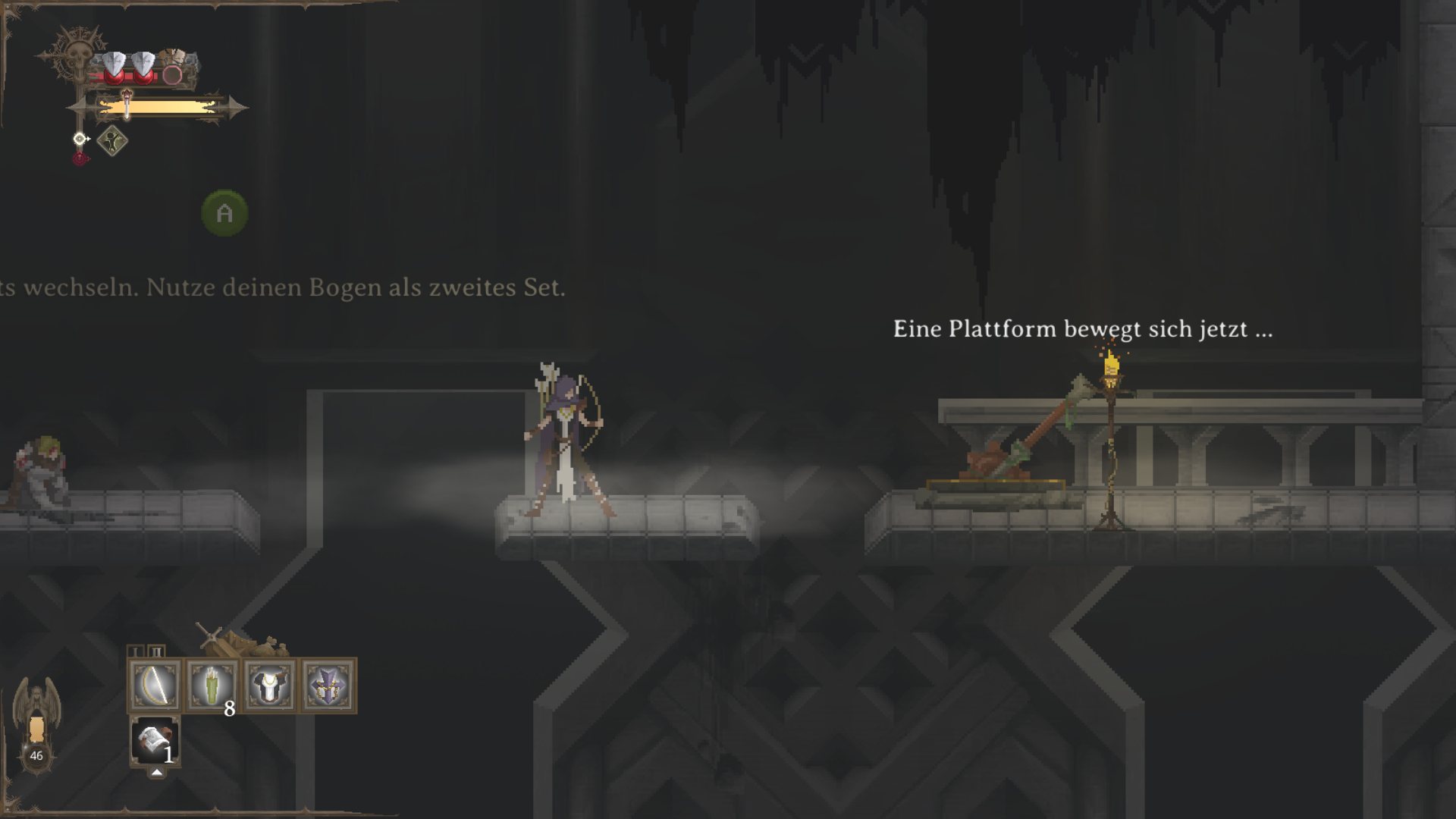1456x819 pixels.
Task: Use the scroll consumable item slot
Action: 155,740
